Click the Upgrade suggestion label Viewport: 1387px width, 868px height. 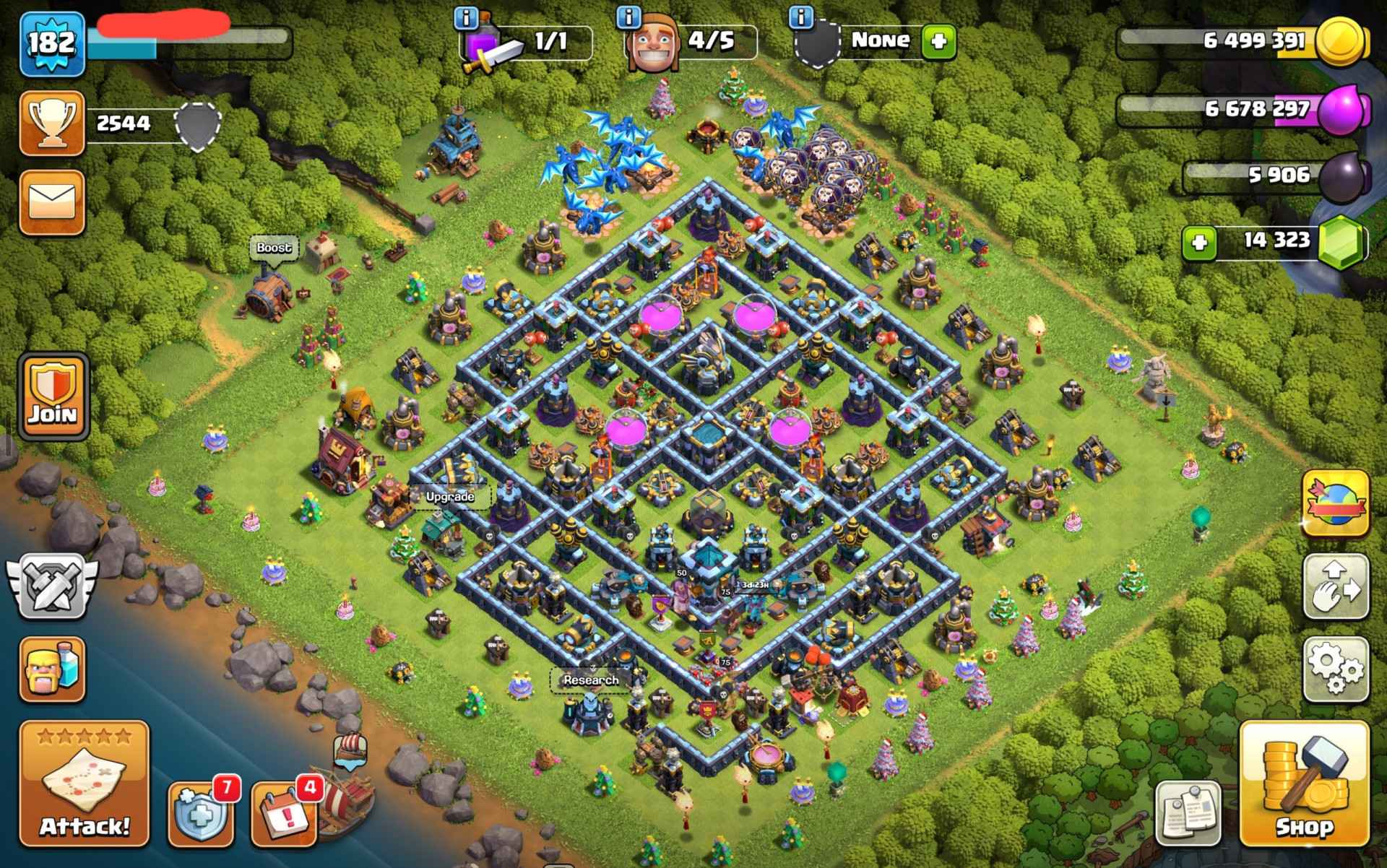click(x=450, y=497)
